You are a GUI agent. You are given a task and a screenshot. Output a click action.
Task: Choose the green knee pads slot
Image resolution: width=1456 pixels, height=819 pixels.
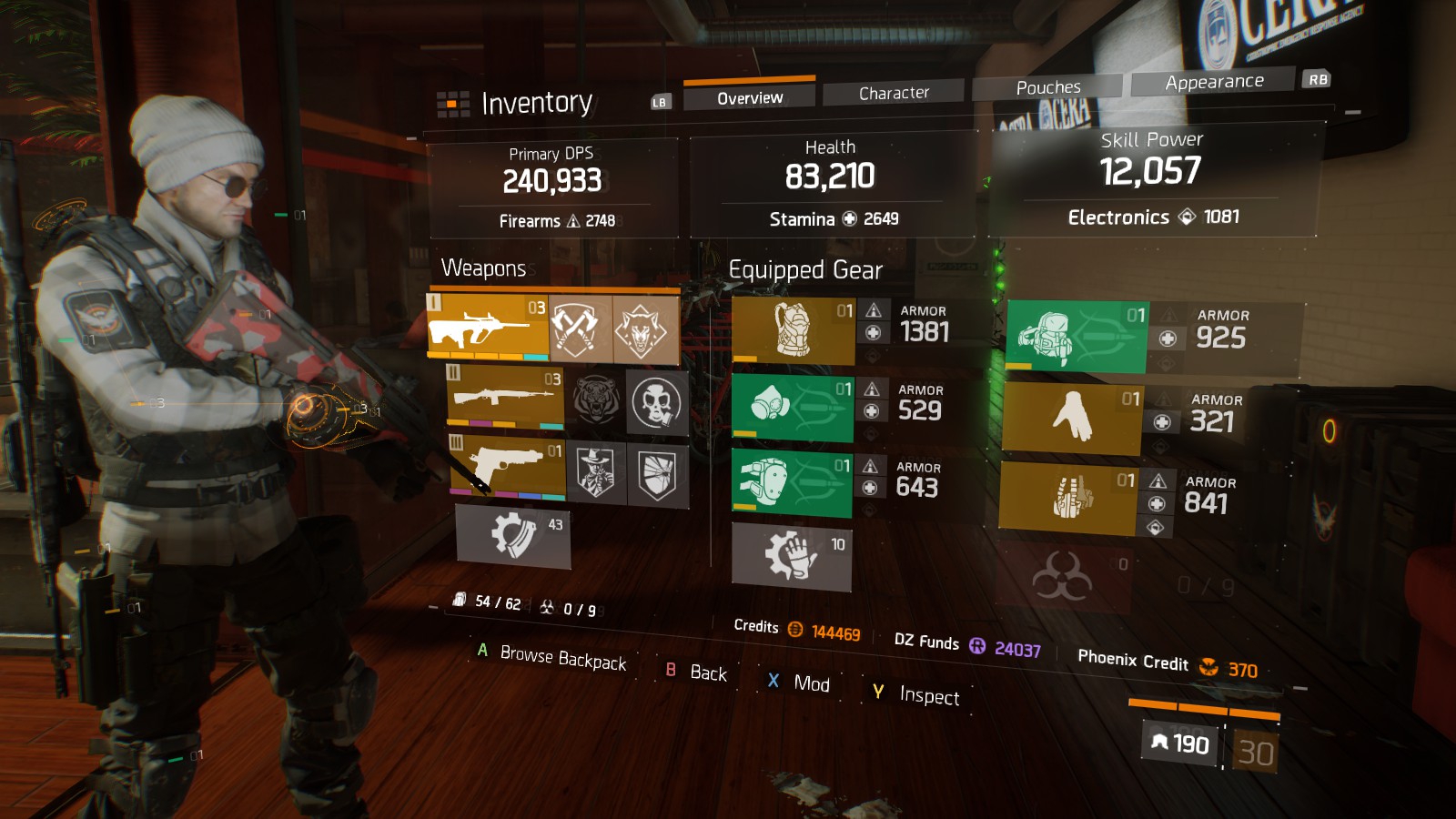coord(792,483)
